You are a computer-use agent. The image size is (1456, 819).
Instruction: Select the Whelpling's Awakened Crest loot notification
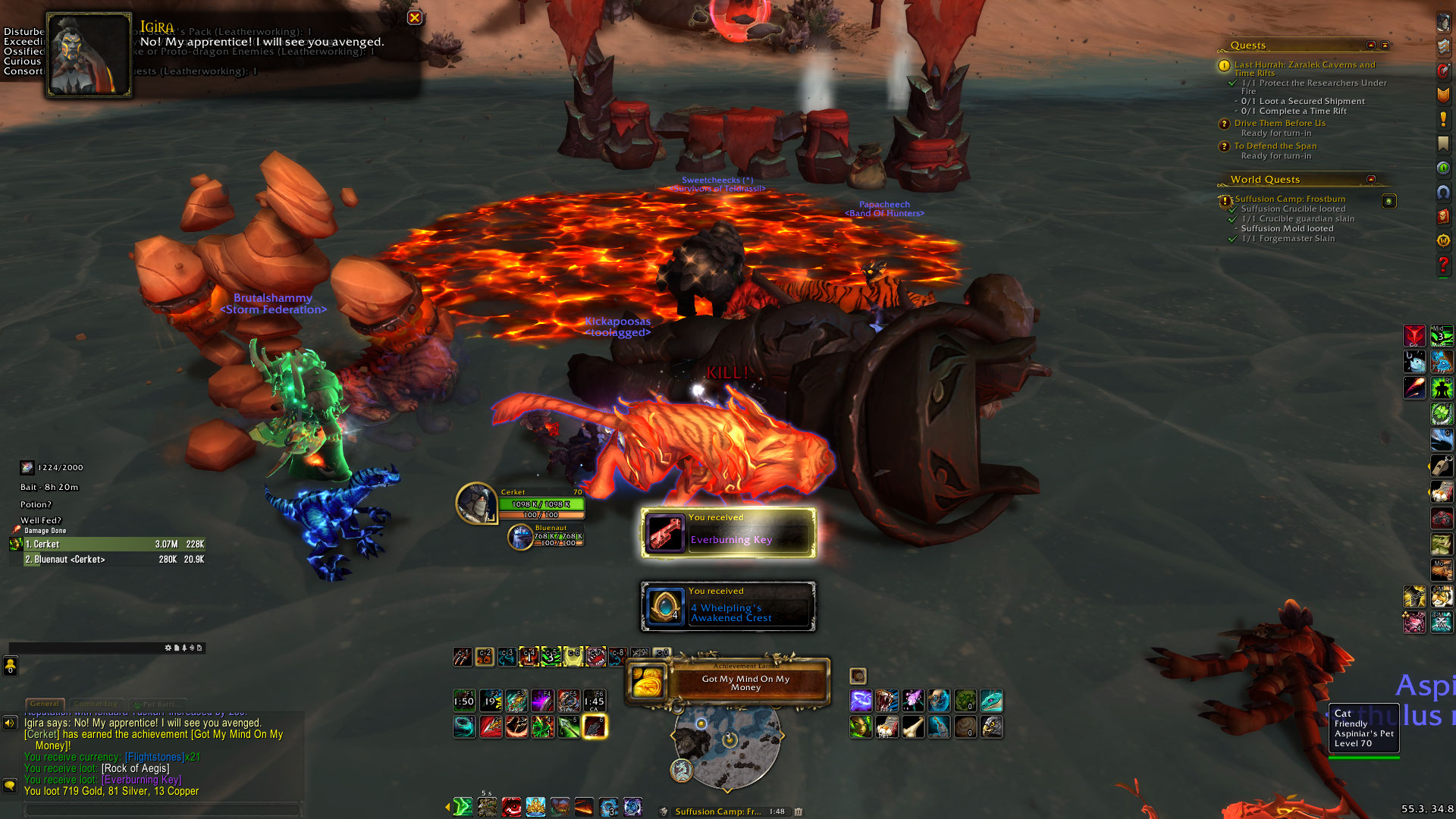tap(728, 607)
